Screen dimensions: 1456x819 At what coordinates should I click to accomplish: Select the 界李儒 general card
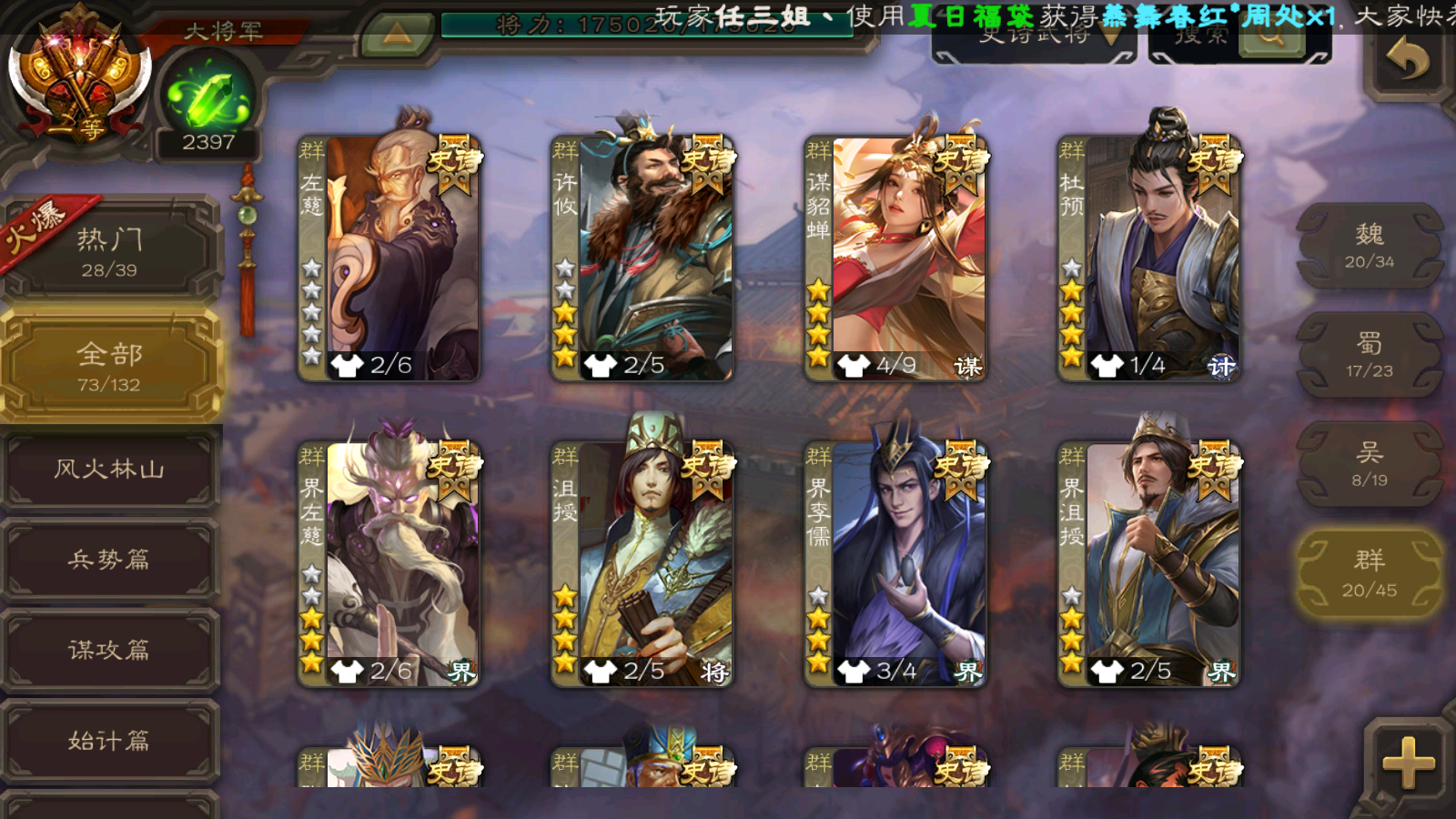point(895,563)
